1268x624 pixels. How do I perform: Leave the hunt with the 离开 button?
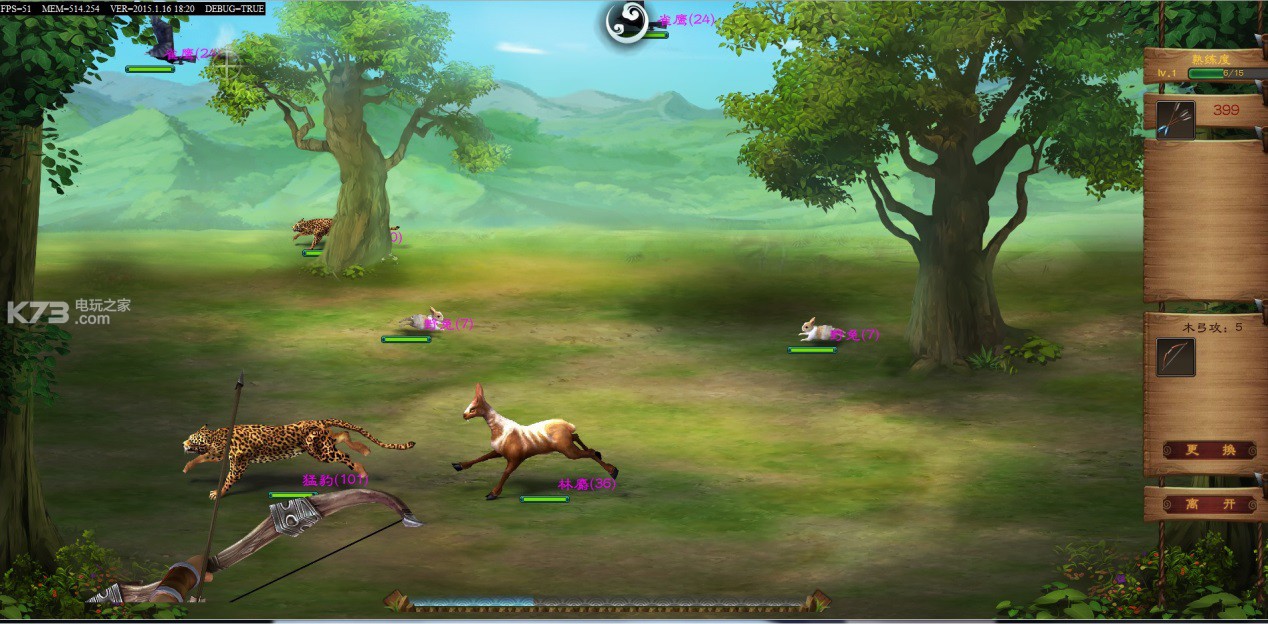tap(1209, 504)
